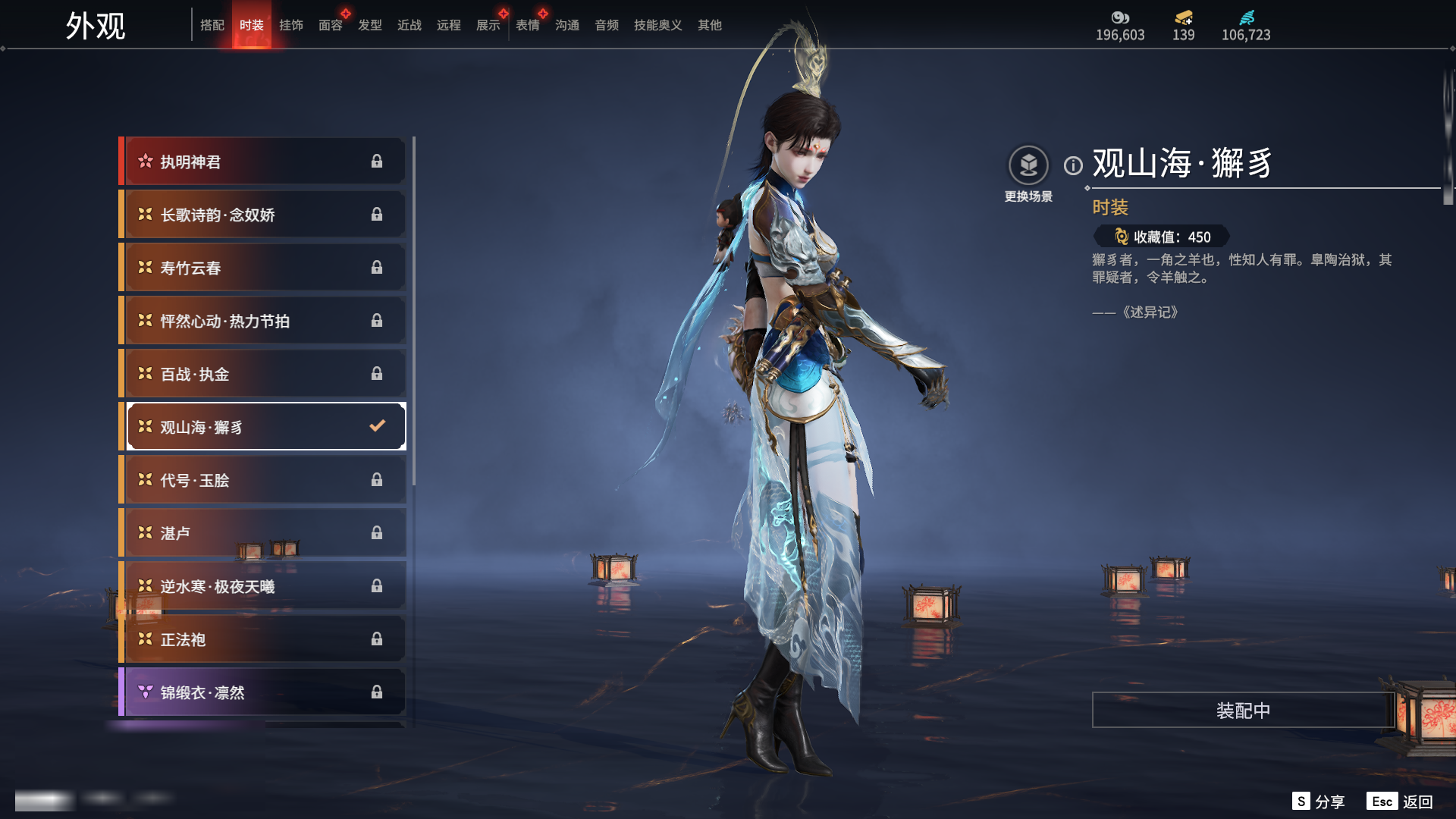Viewport: 1456px width, 819px height.
Task: Switch to the 搭配 tab
Action: 212,25
